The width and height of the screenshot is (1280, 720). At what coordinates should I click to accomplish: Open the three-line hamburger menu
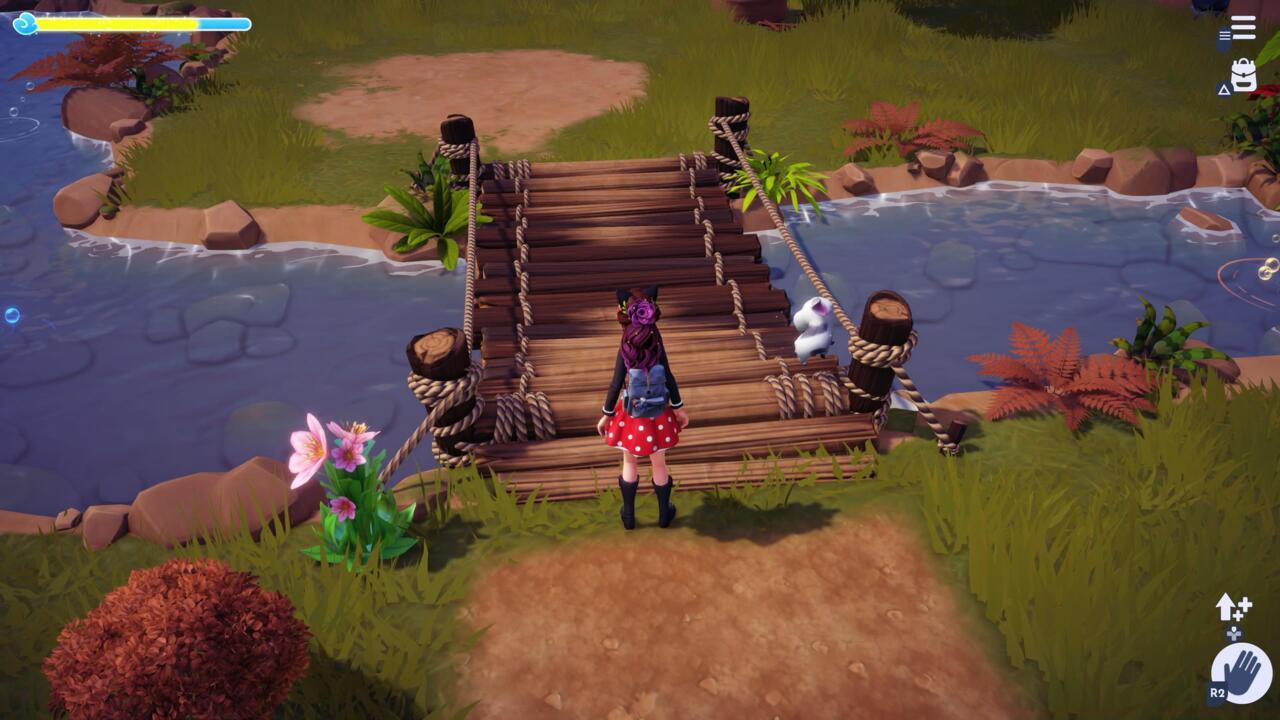(1243, 28)
